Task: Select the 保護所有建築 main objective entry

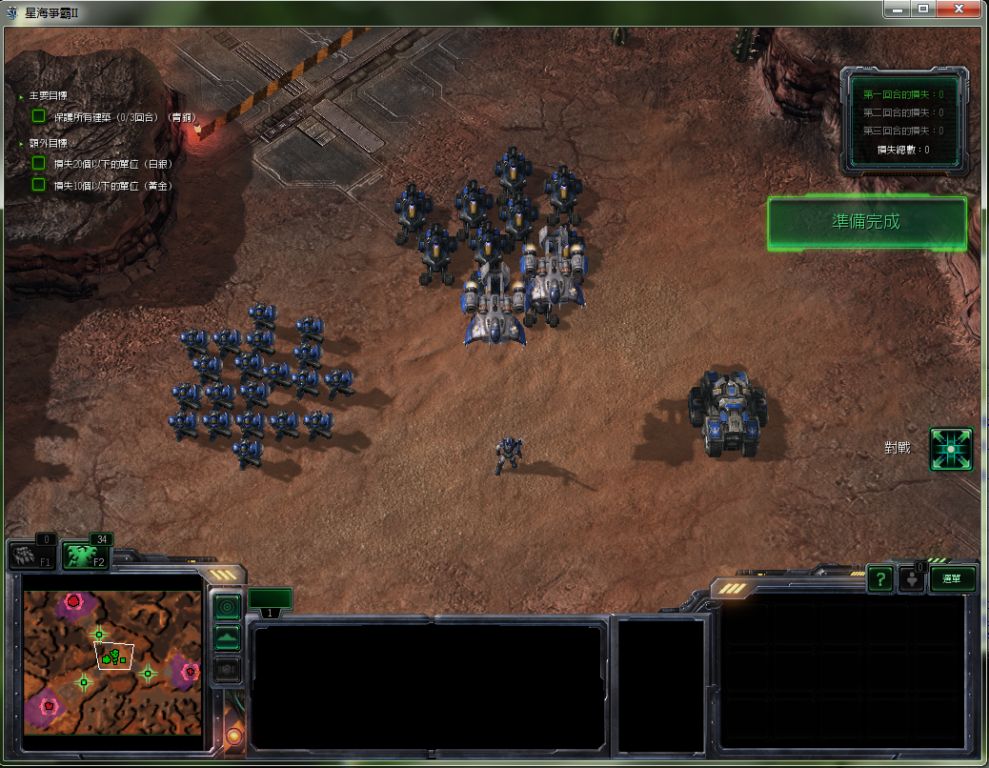Action: [x=125, y=117]
